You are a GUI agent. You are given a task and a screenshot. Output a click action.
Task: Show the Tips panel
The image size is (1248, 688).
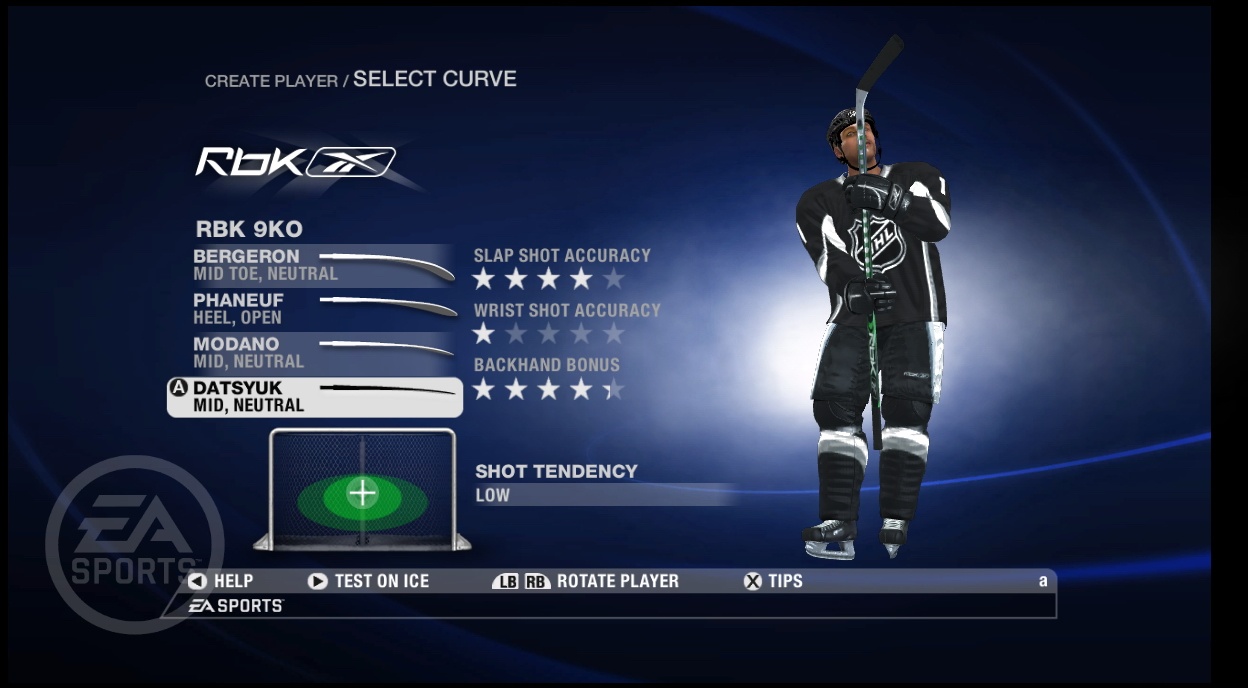(773, 581)
